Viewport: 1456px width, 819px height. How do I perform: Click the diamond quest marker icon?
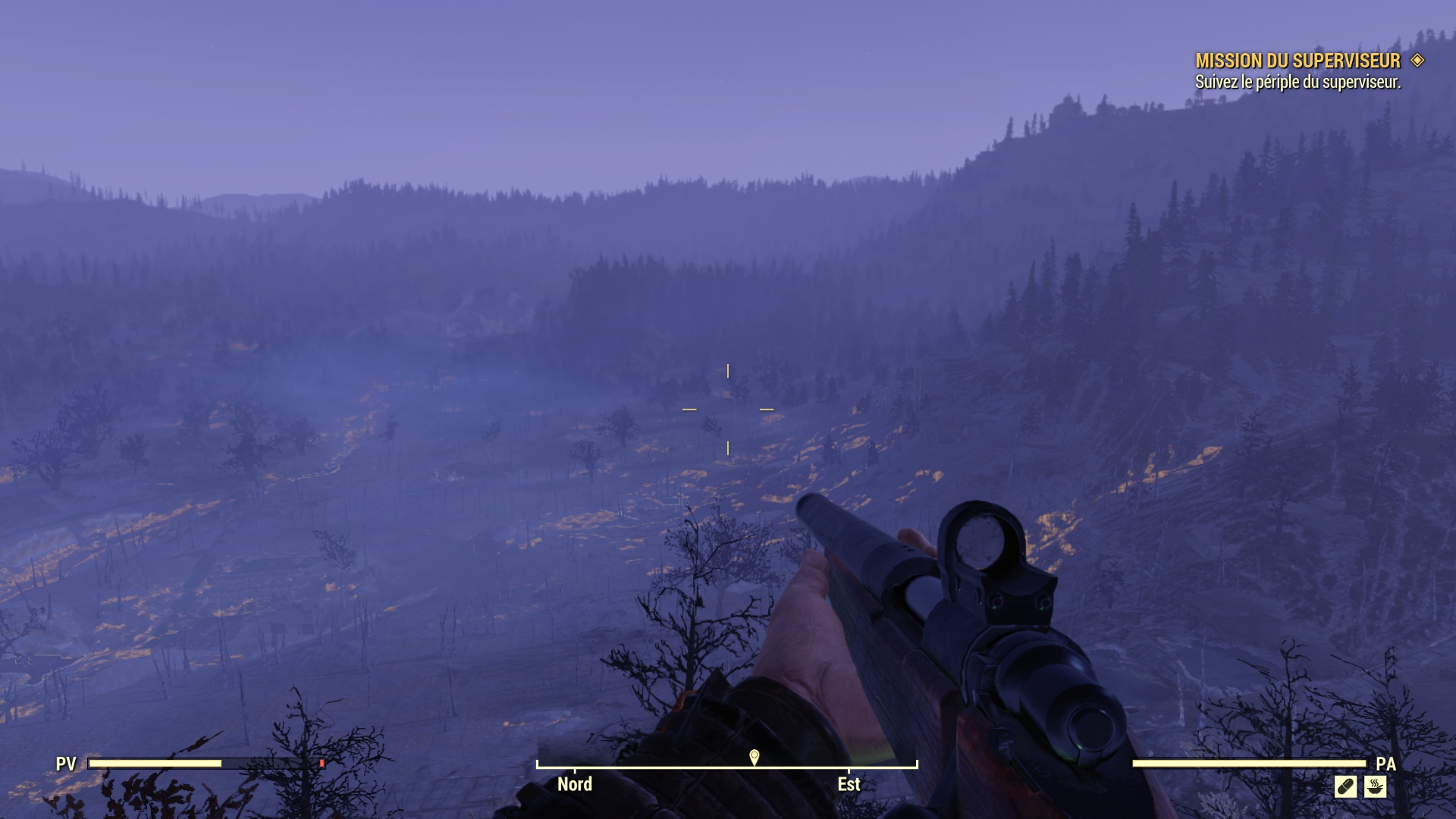1417,60
